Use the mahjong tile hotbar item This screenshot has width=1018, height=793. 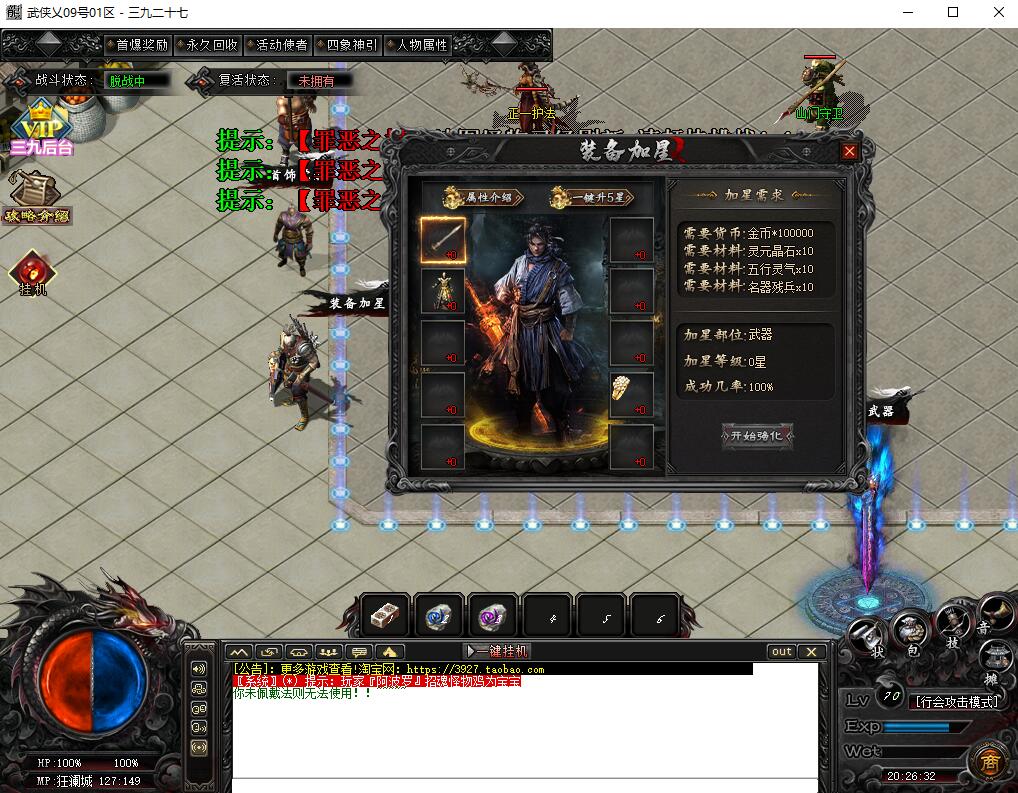coord(385,616)
